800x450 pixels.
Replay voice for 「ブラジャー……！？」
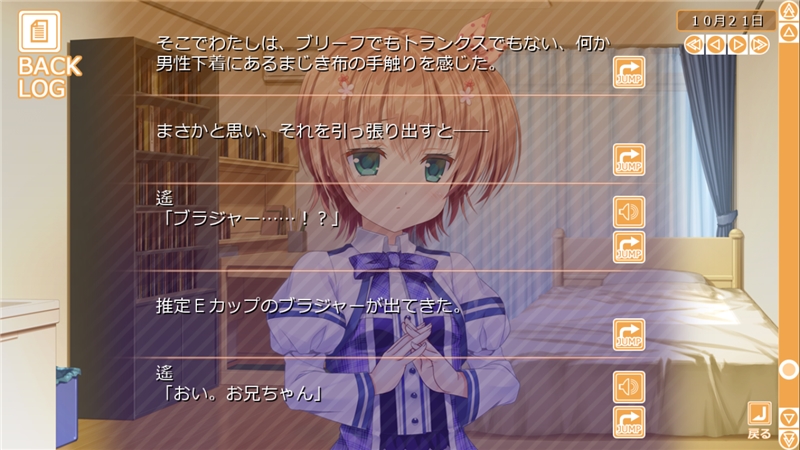(x=629, y=212)
